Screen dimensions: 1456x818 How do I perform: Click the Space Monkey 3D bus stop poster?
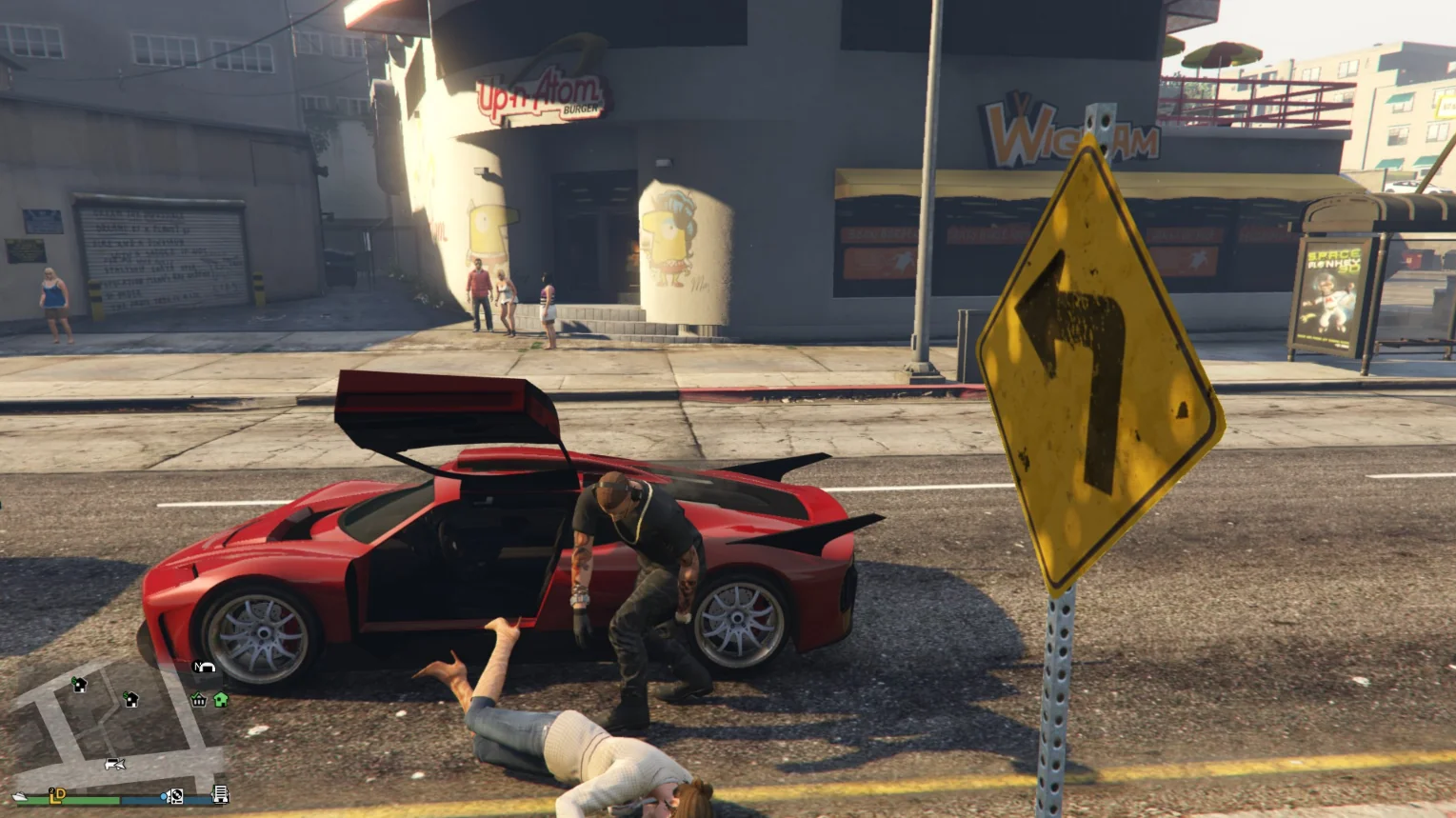click(1332, 290)
